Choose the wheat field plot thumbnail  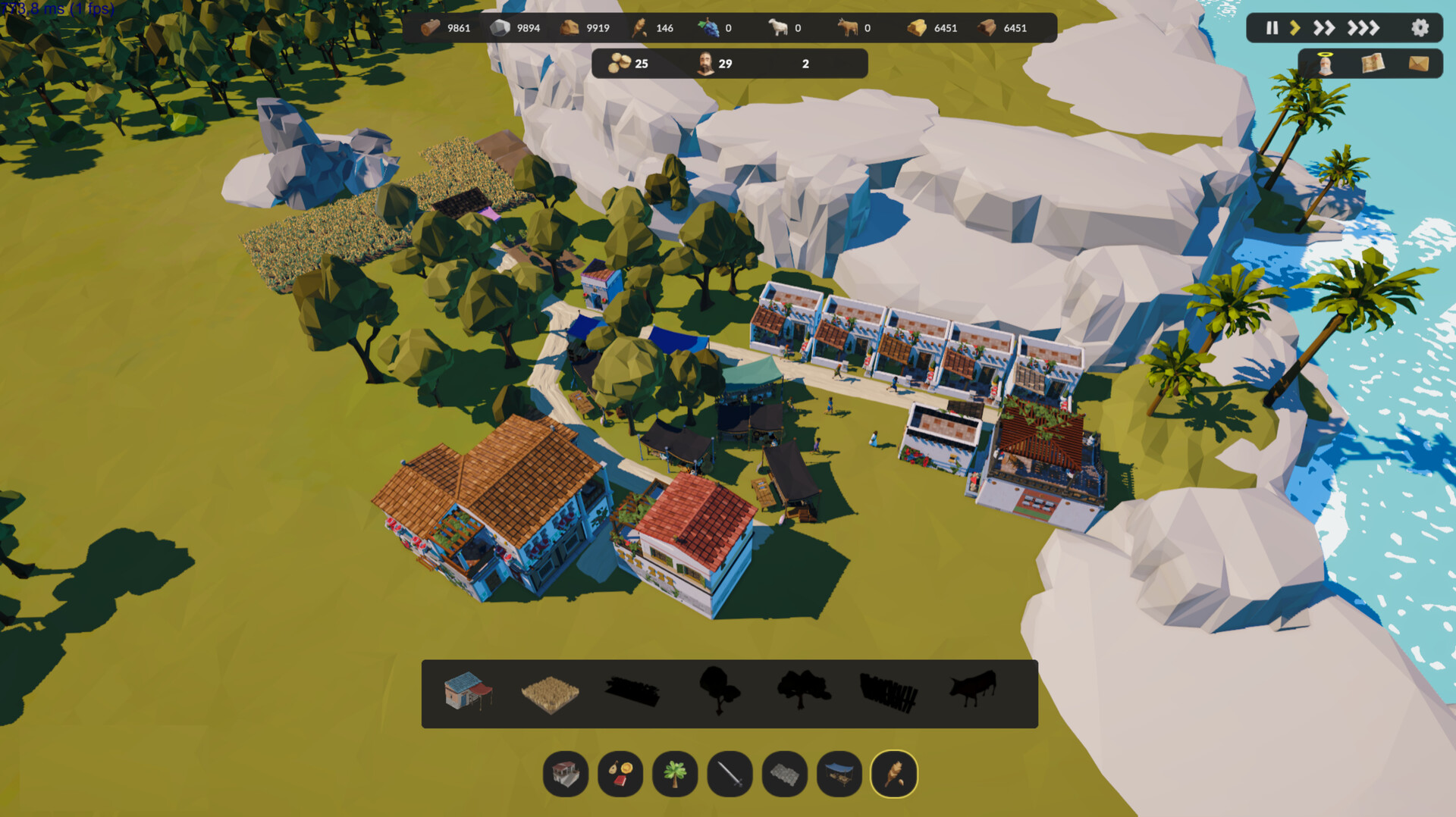tap(550, 695)
